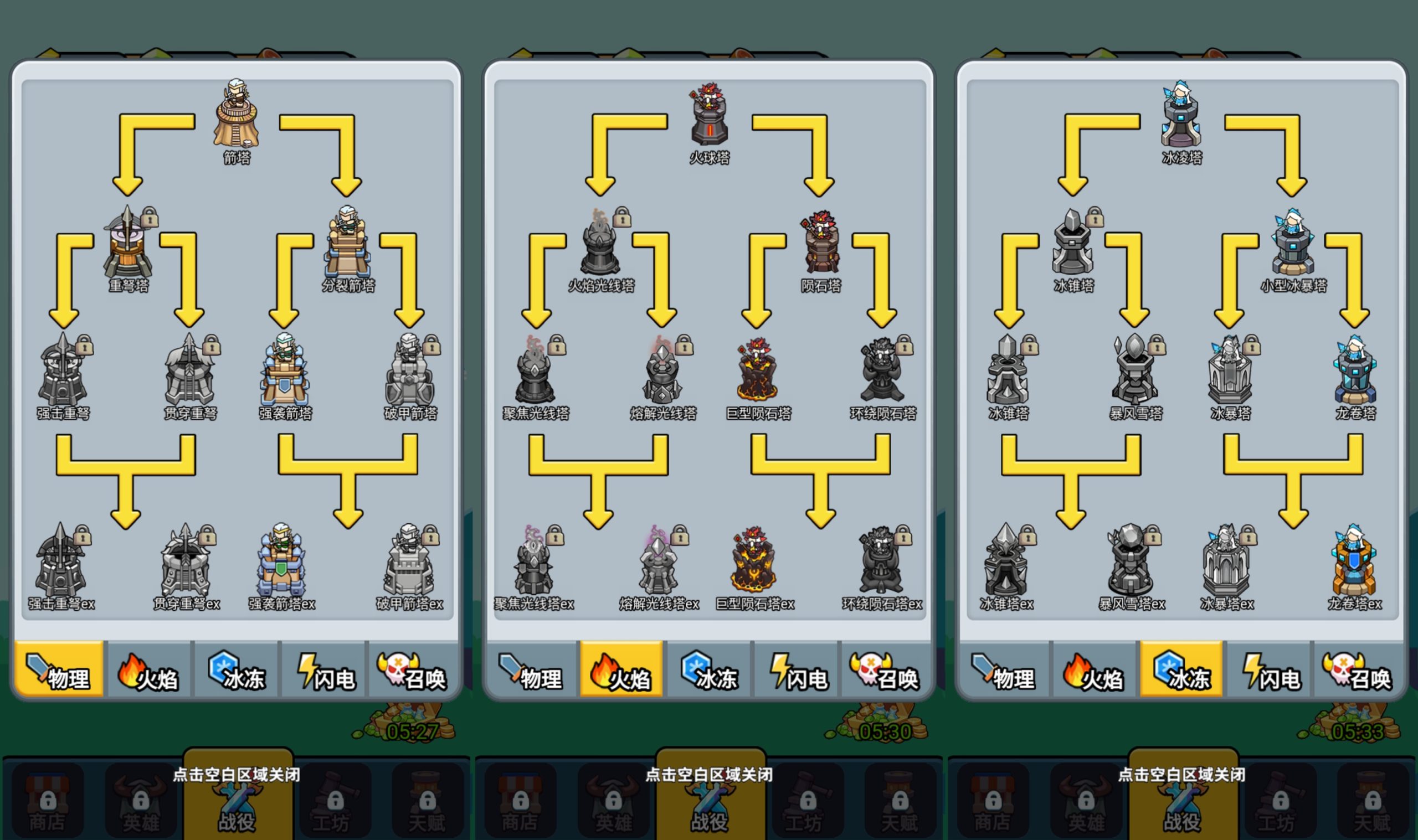Choose the 强袭箭塔ex tower icon
The width and height of the screenshot is (1418, 840).
pyautogui.click(x=281, y=561)
